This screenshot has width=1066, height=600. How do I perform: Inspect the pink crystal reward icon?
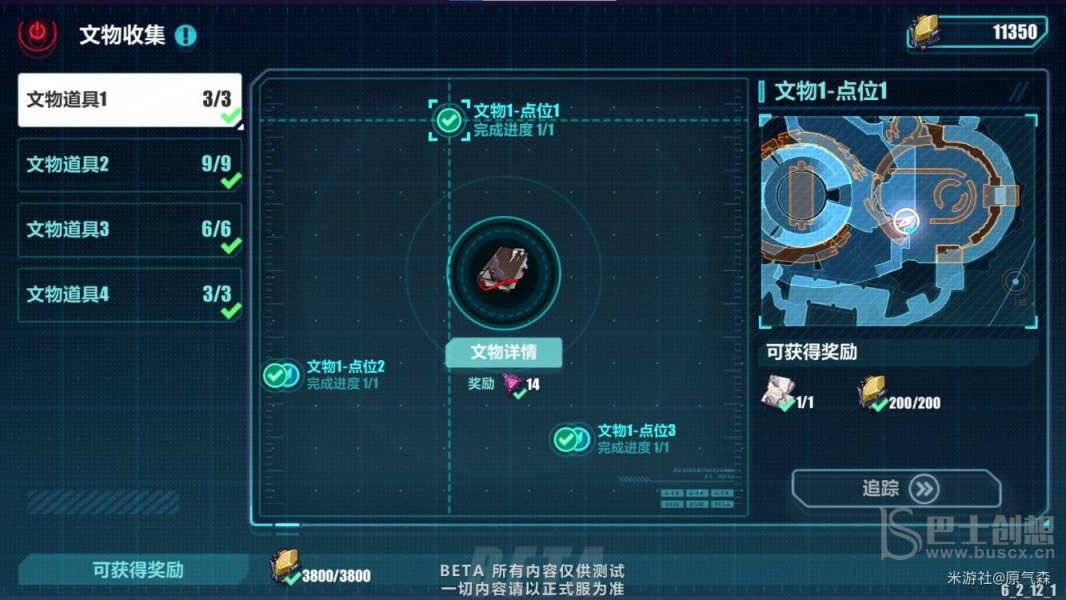(513, 384)
